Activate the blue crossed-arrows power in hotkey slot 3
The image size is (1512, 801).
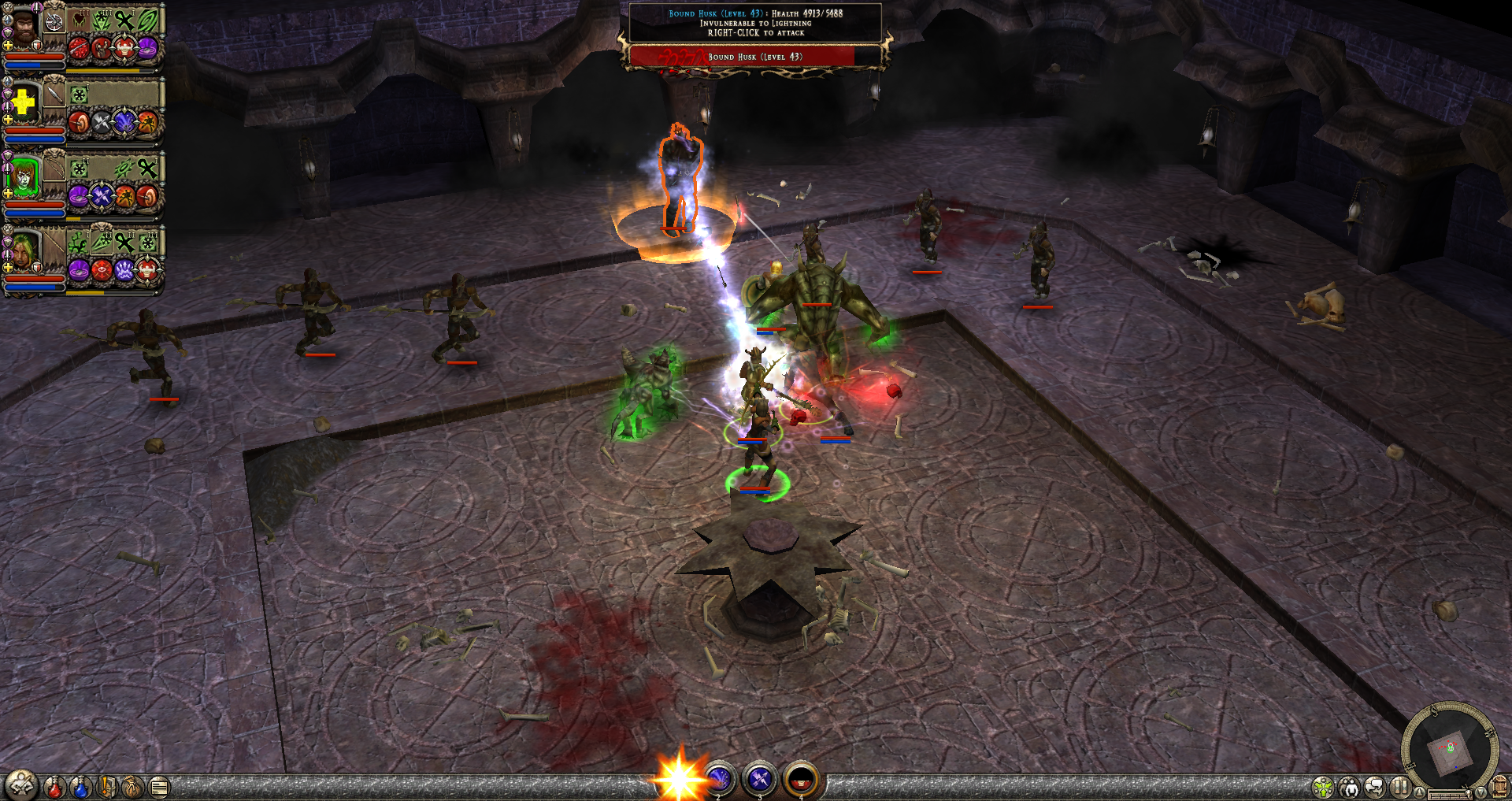(760, 780)
